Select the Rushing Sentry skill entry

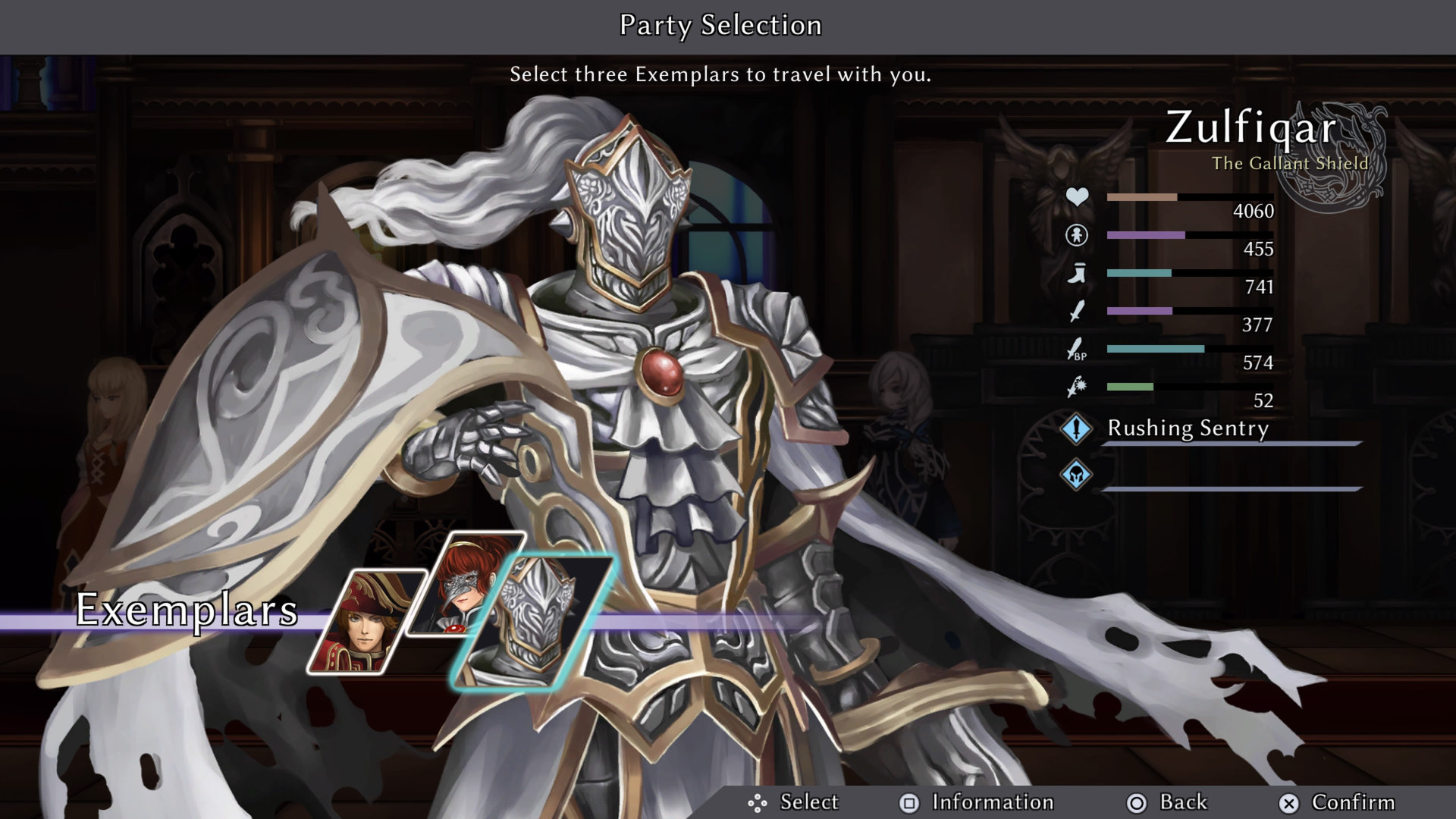[1188, 428]
